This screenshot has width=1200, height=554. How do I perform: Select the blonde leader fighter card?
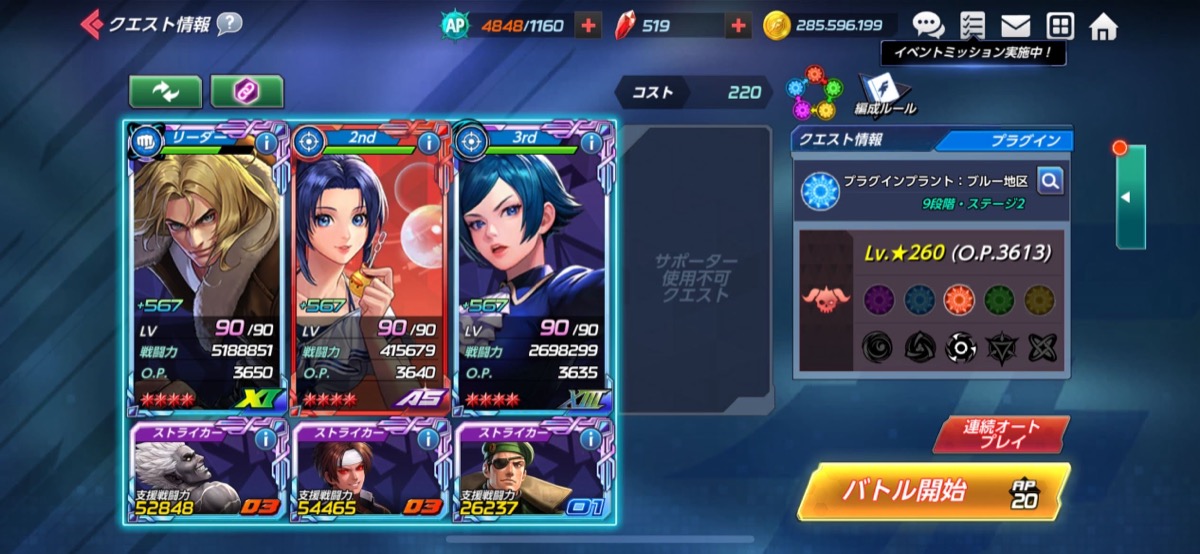(207, 270)
